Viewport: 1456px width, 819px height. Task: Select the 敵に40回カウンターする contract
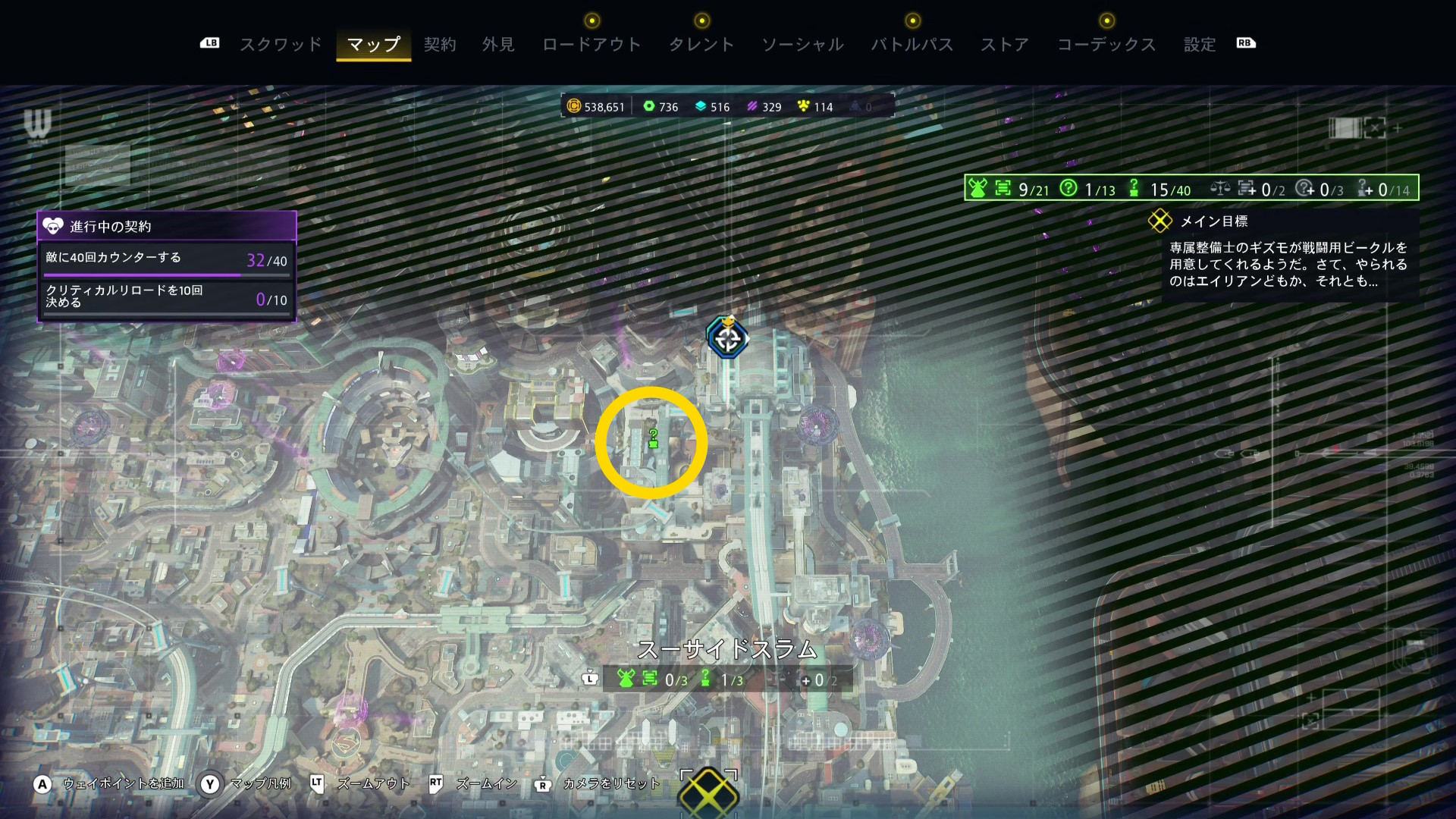pos(167,259)
